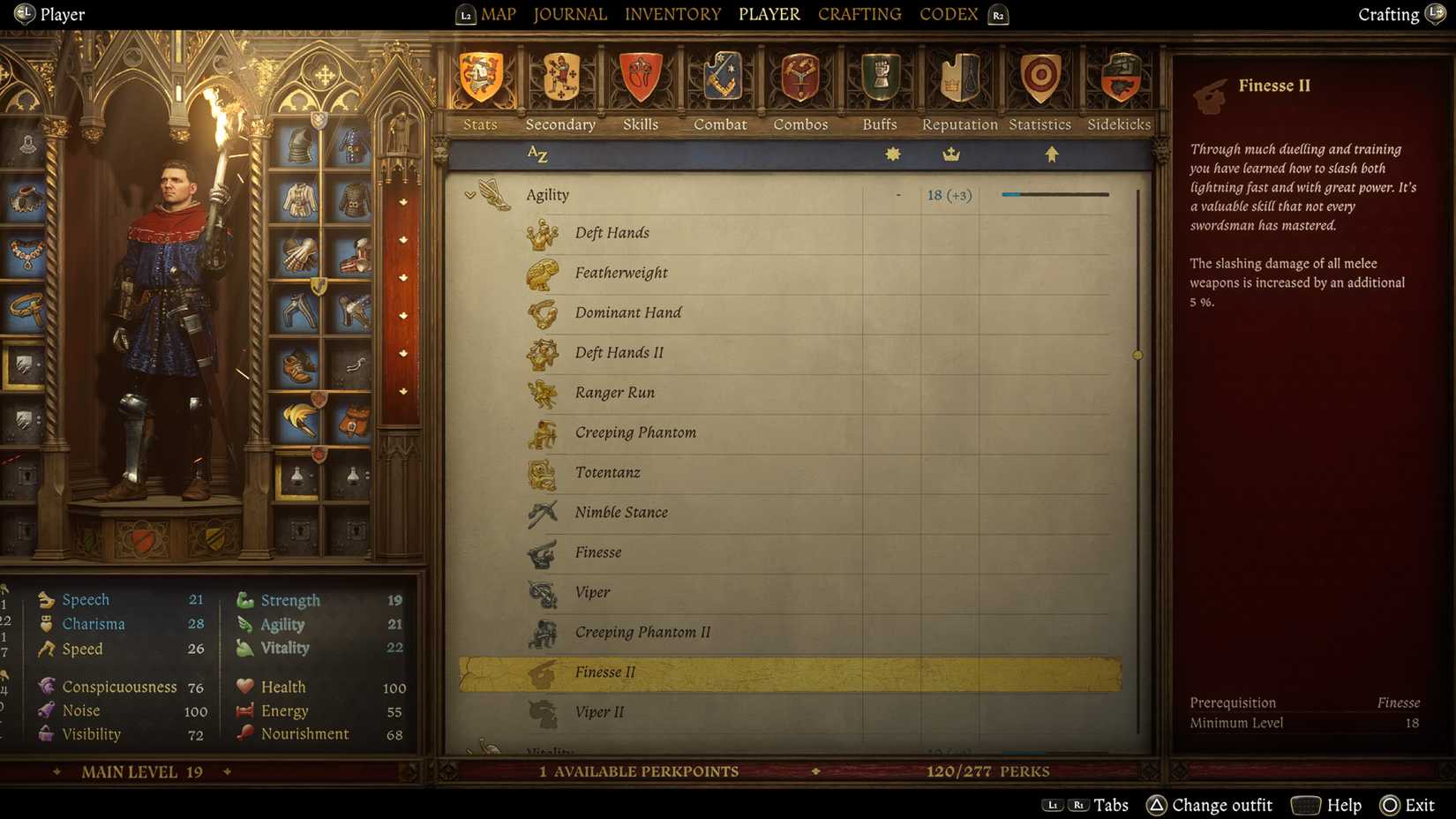Click the Featherweight perk icon
Screen dimensions: 1456x819
[x=542, y=273]
